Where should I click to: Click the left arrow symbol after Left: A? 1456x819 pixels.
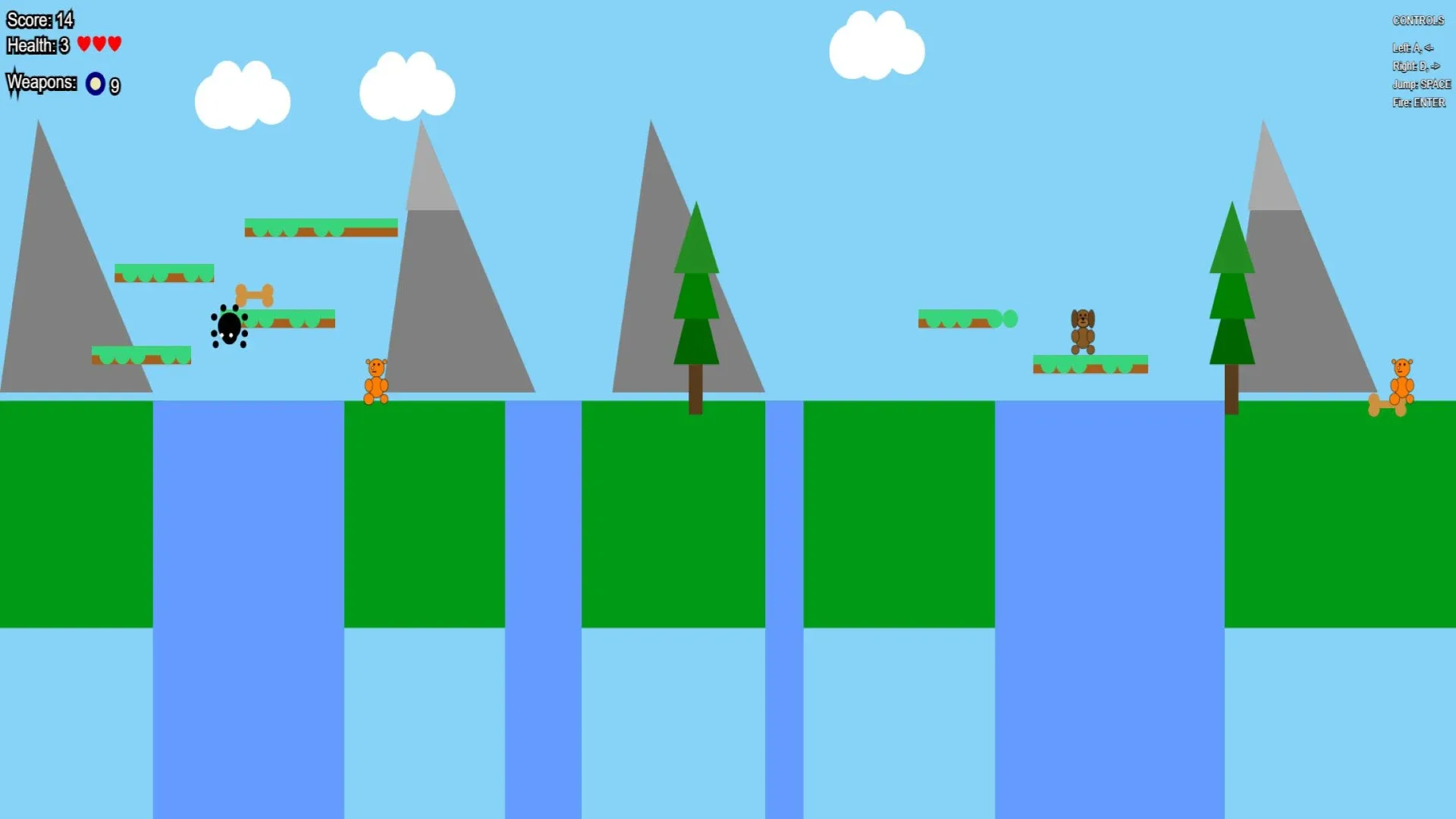1430,47
